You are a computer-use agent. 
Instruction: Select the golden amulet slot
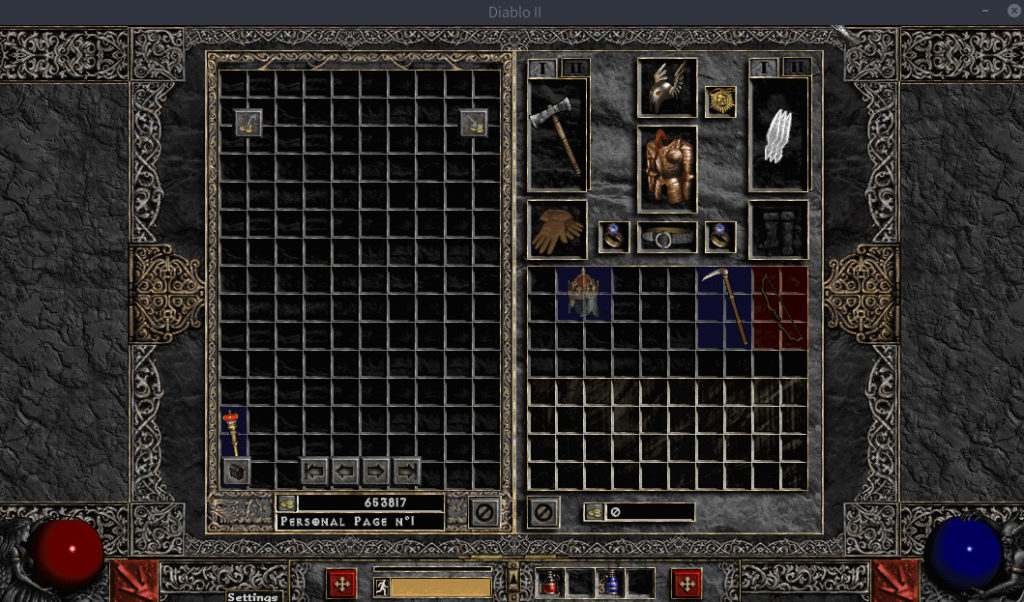pyautogui.click(x=720, y=101)
